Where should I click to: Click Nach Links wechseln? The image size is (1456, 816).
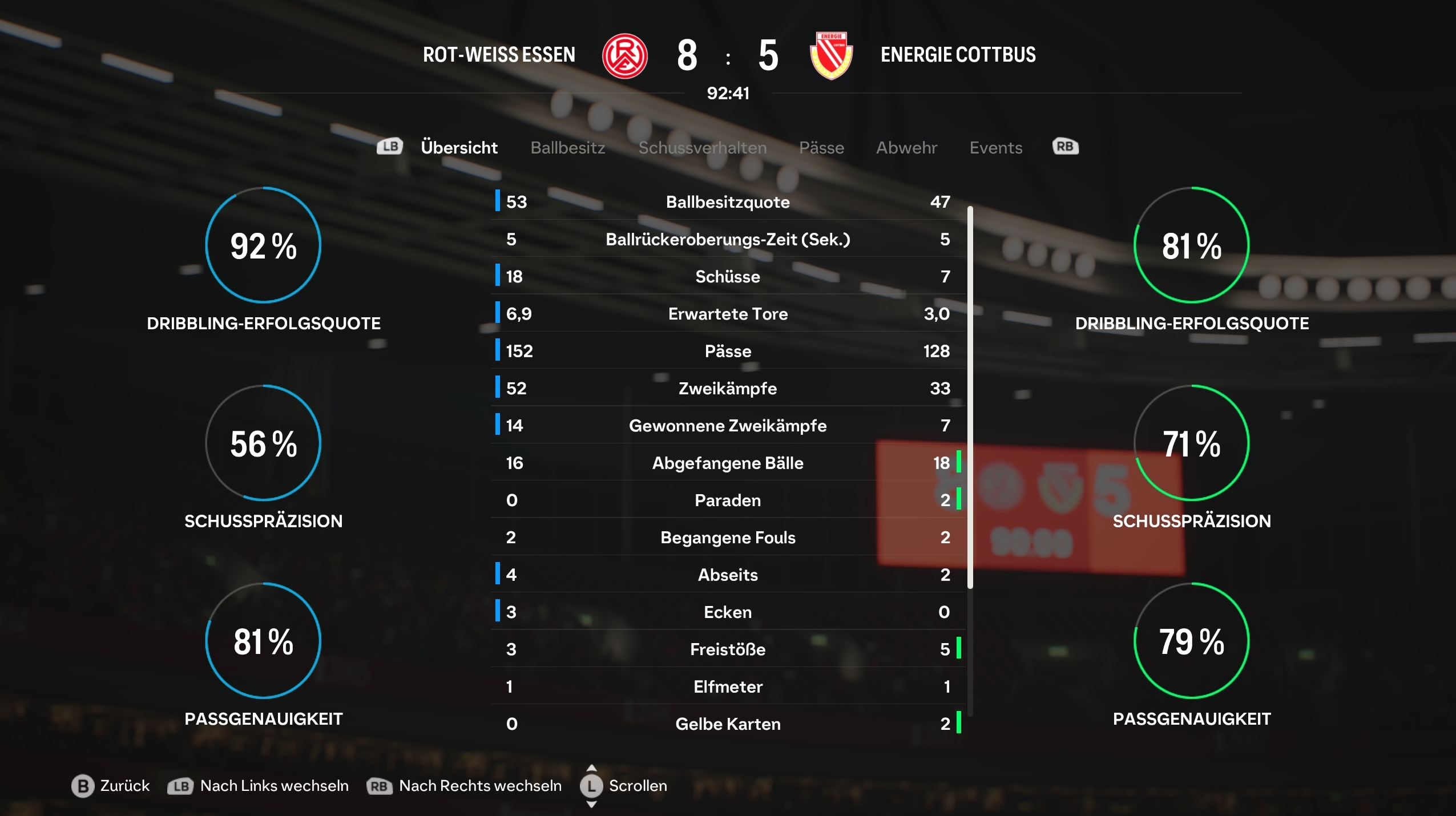click(x=259, y=786)
